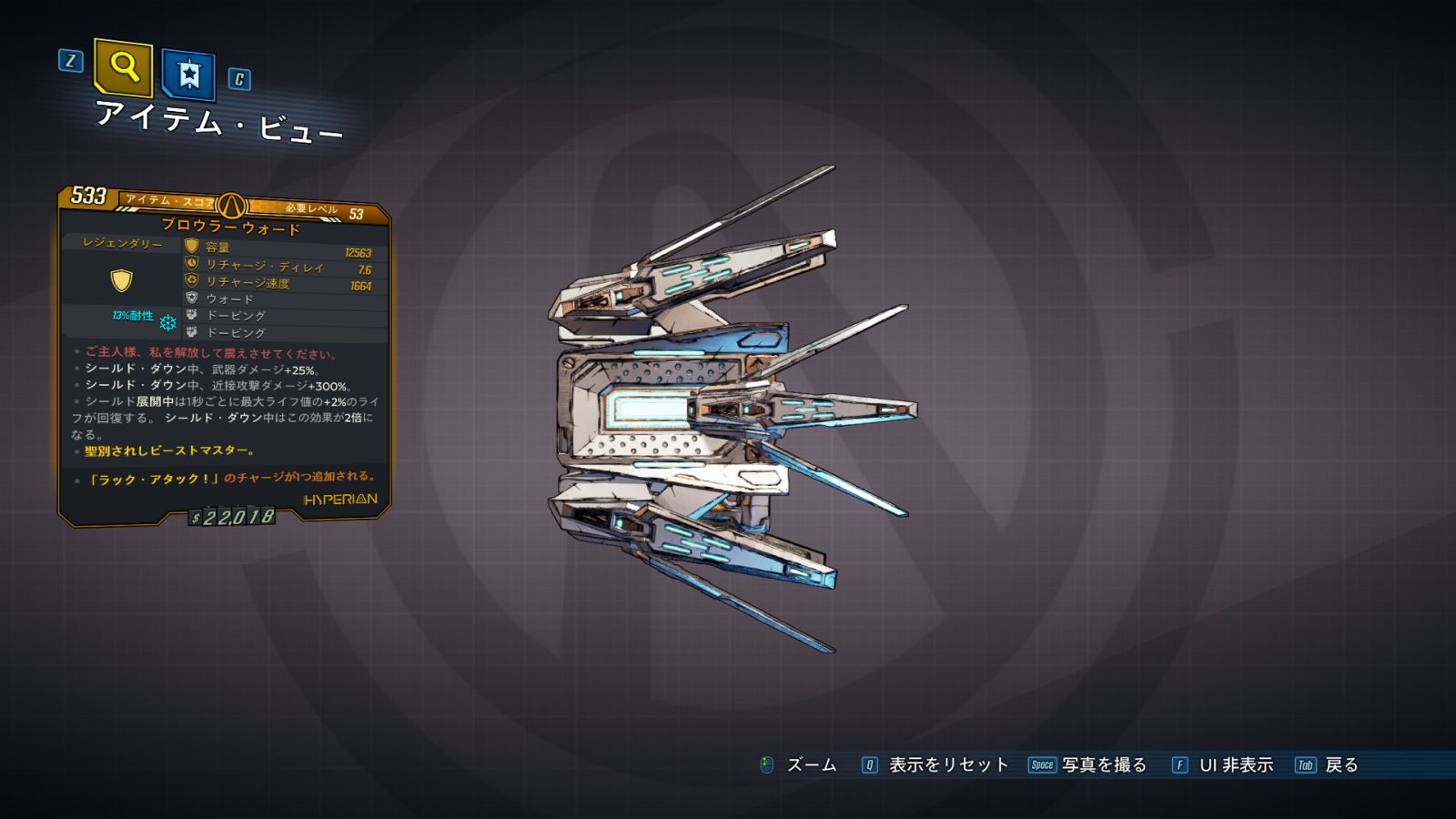1456x819 pixels.
Task: Select the magnifying glass inspect tab
Action: click(x=123, y=67)
